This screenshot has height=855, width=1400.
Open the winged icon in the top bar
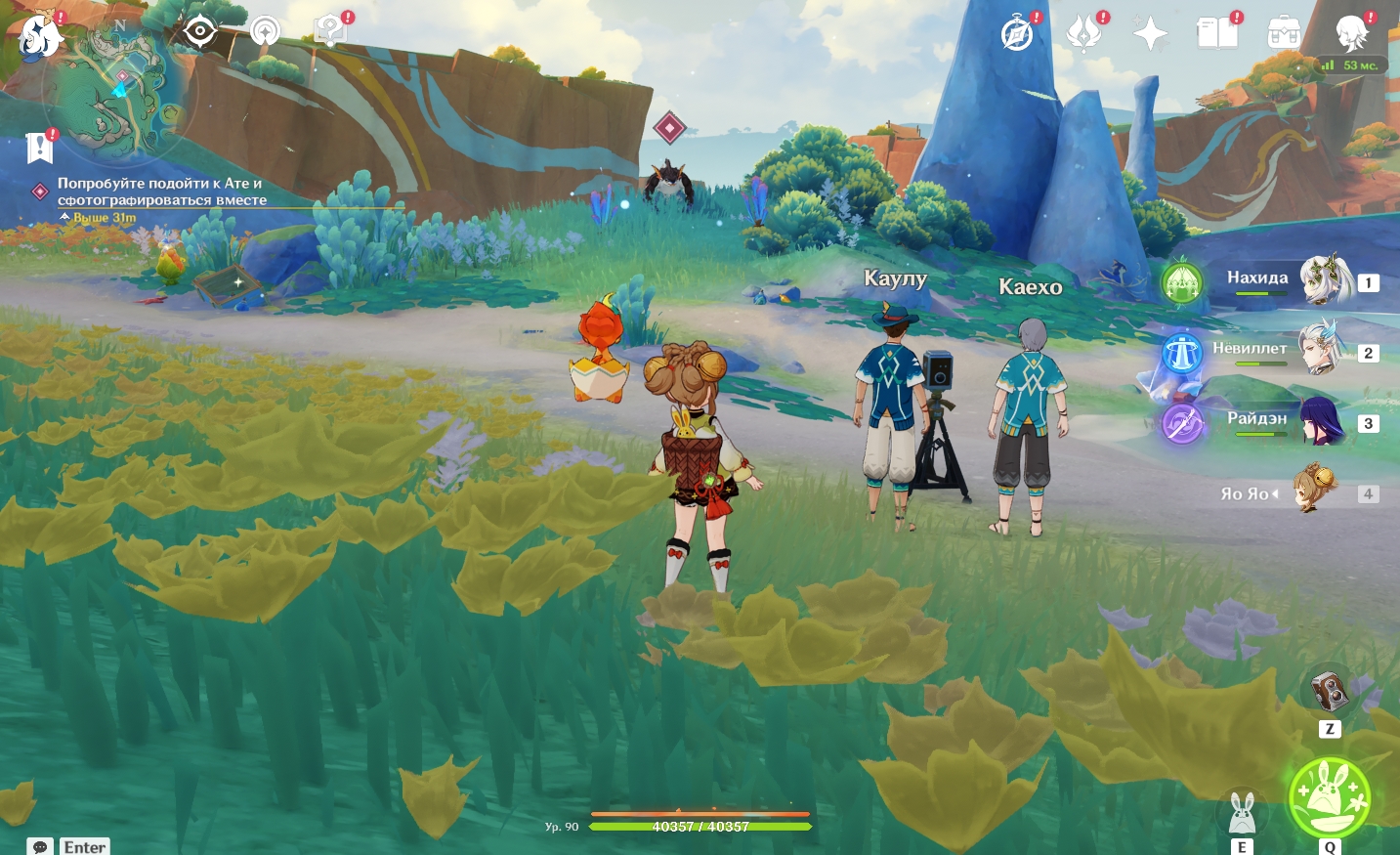point(1083,34)
